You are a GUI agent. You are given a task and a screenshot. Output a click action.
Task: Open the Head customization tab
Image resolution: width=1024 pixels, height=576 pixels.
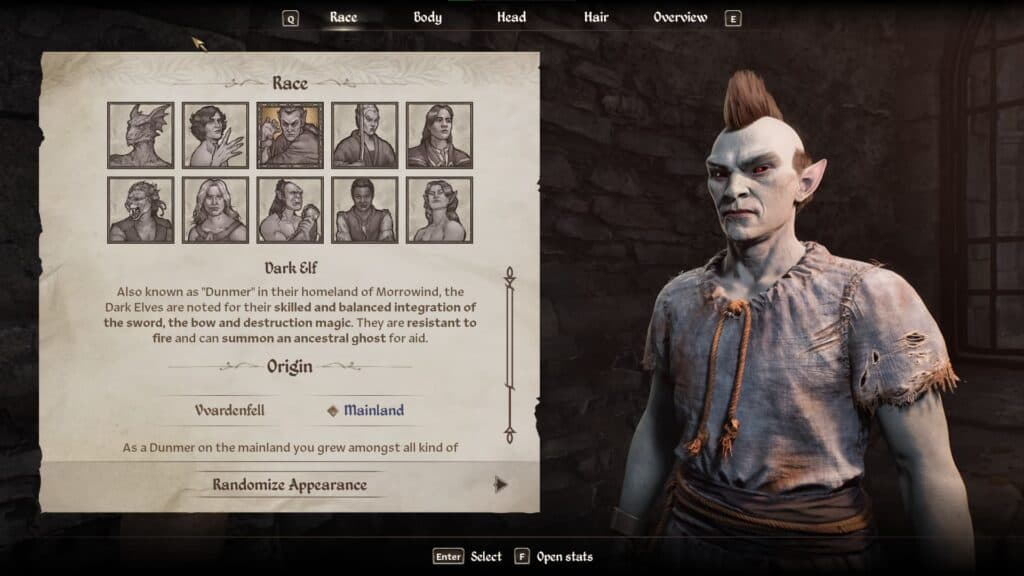pos(512,17)
